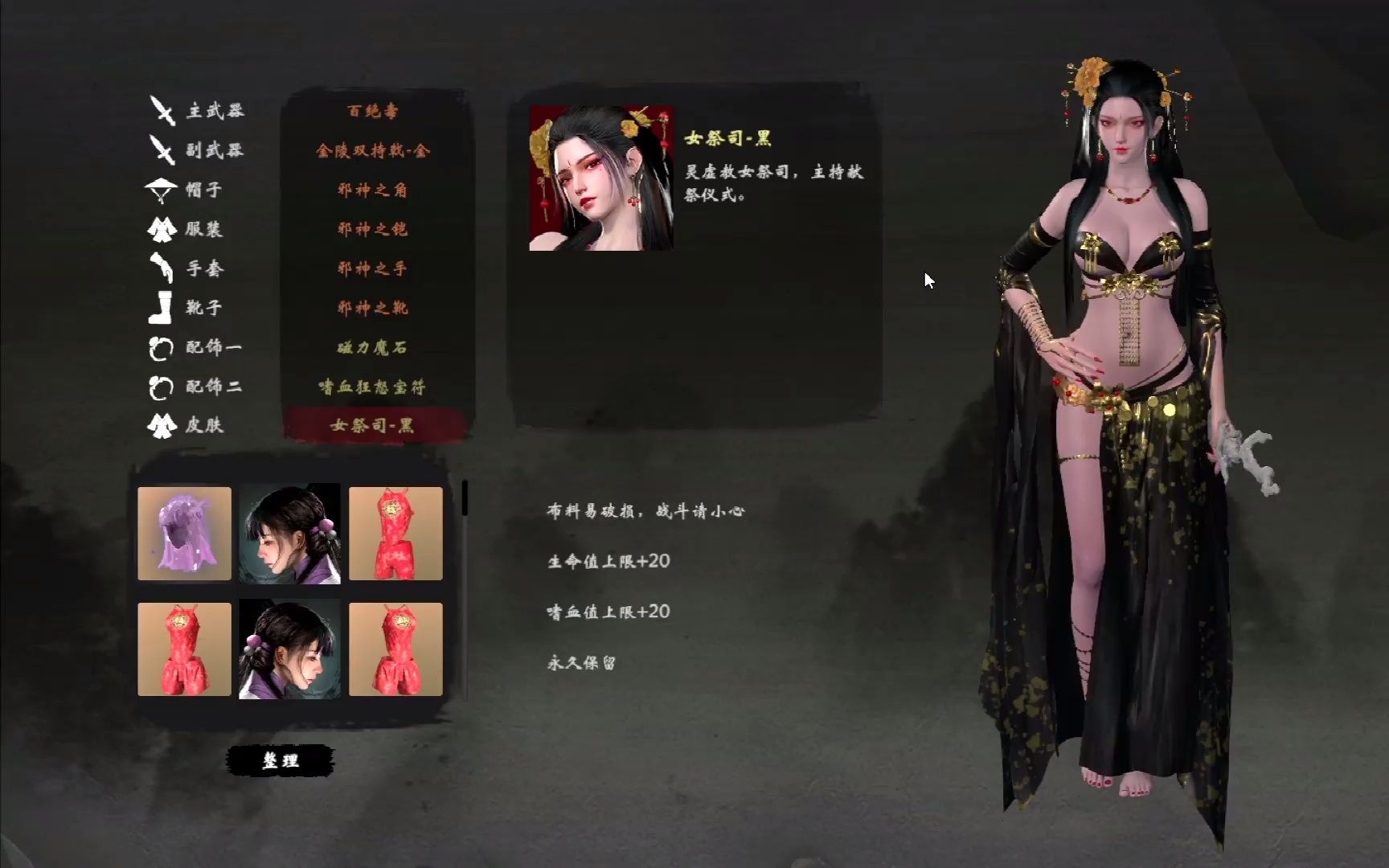
Task: Select the 皮肤 skin slot icon
Action: (161, 427)
